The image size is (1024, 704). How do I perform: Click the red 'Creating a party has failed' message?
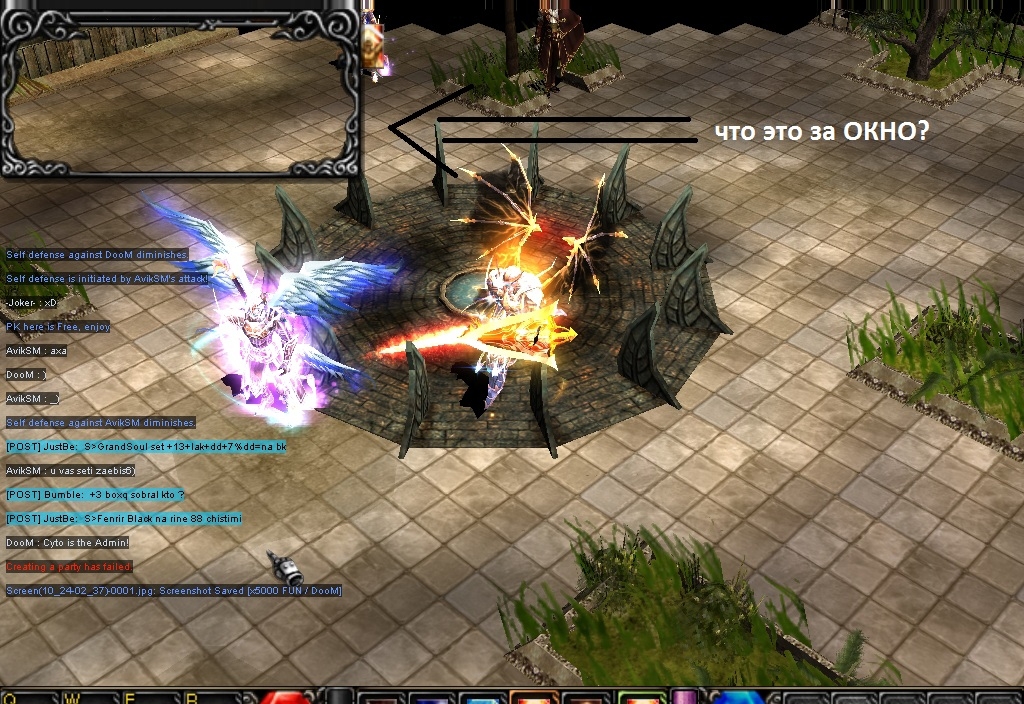[x=69, y=567]
